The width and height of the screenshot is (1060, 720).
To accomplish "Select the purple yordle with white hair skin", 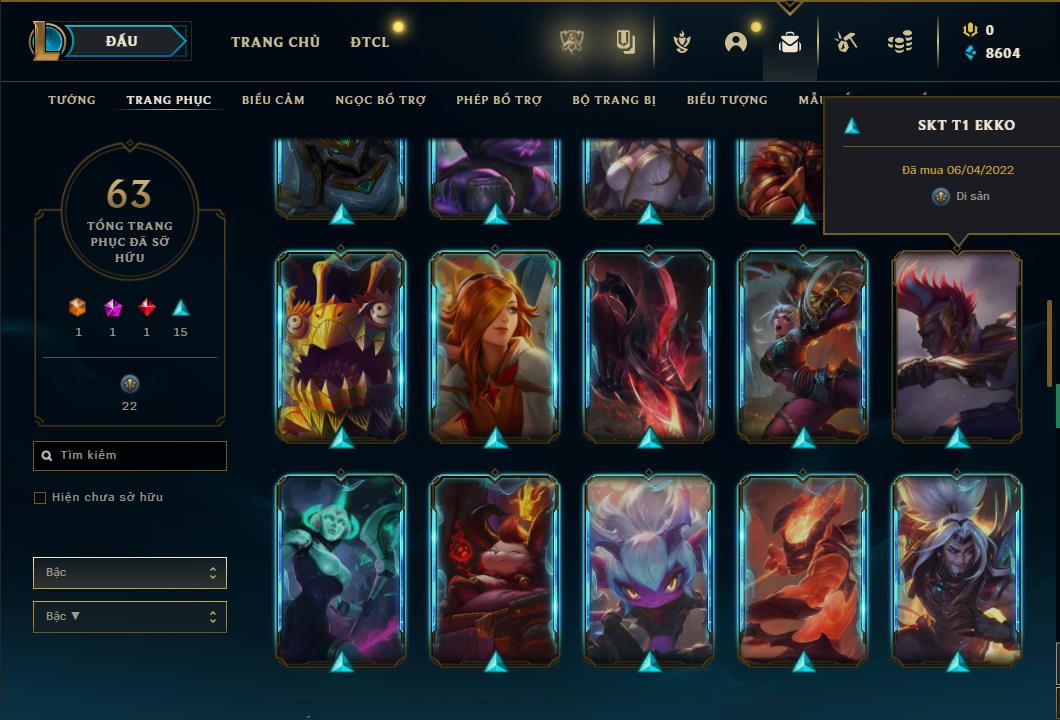I will tap(649, 570).
